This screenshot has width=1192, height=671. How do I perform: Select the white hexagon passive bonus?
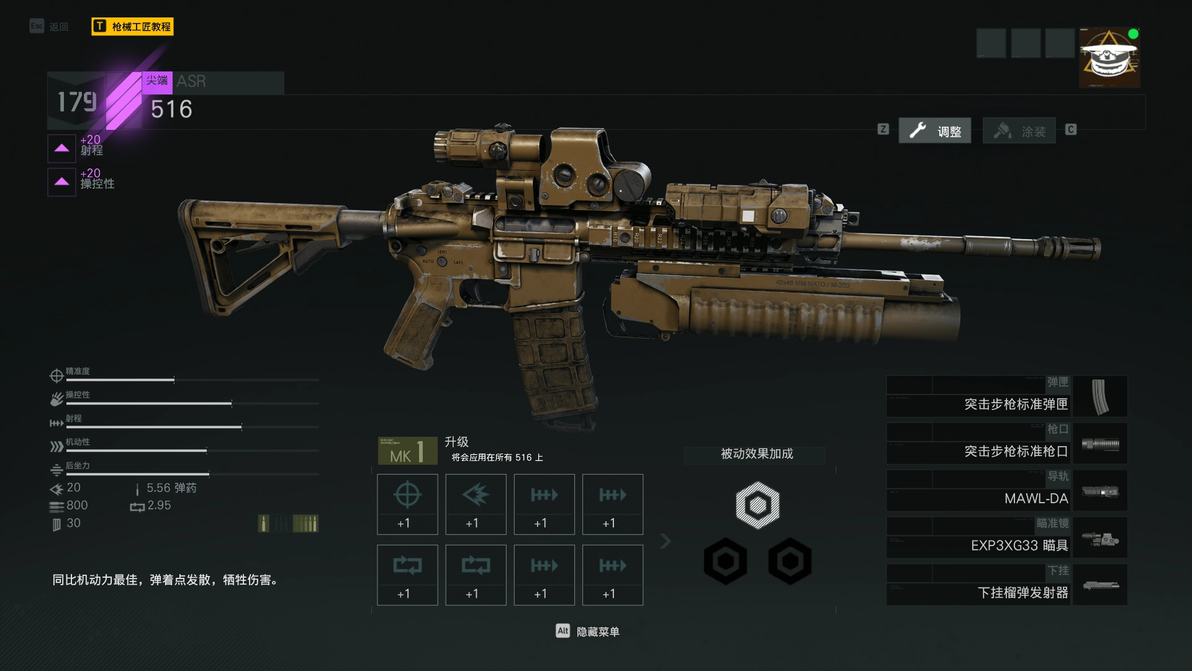[x=757, y=505]
